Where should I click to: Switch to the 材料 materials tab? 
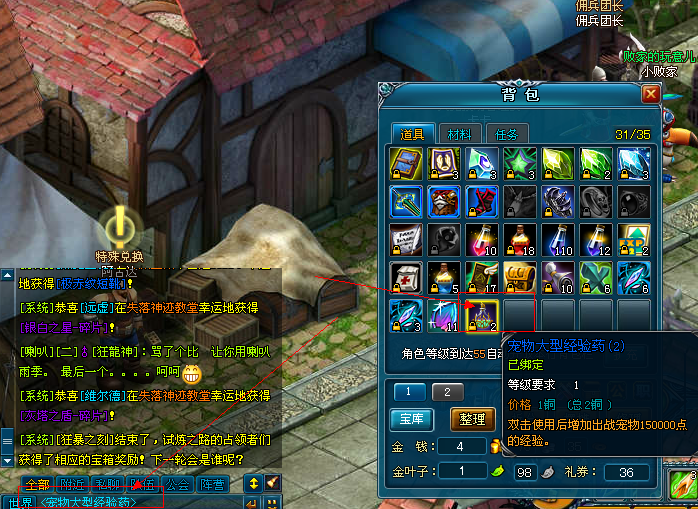pyautogui.click(x=460, y=134)
